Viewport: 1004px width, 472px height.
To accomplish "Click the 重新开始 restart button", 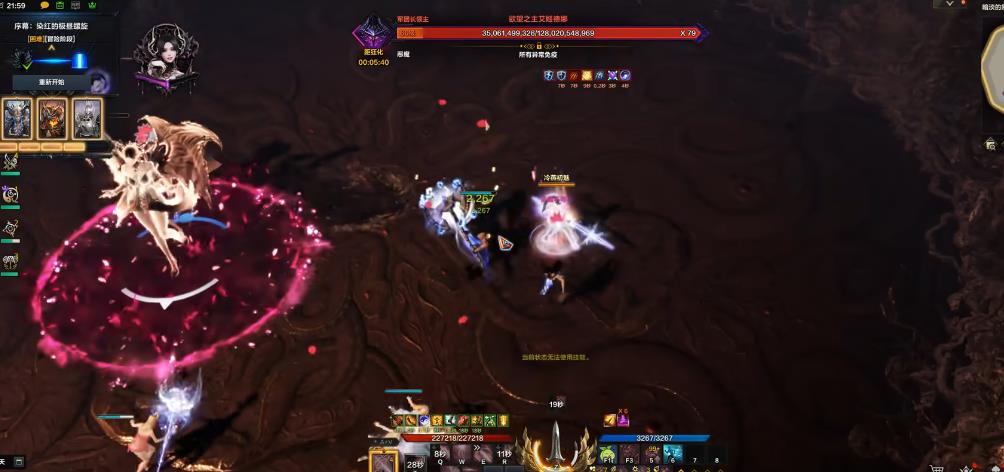I will (51, 82).
